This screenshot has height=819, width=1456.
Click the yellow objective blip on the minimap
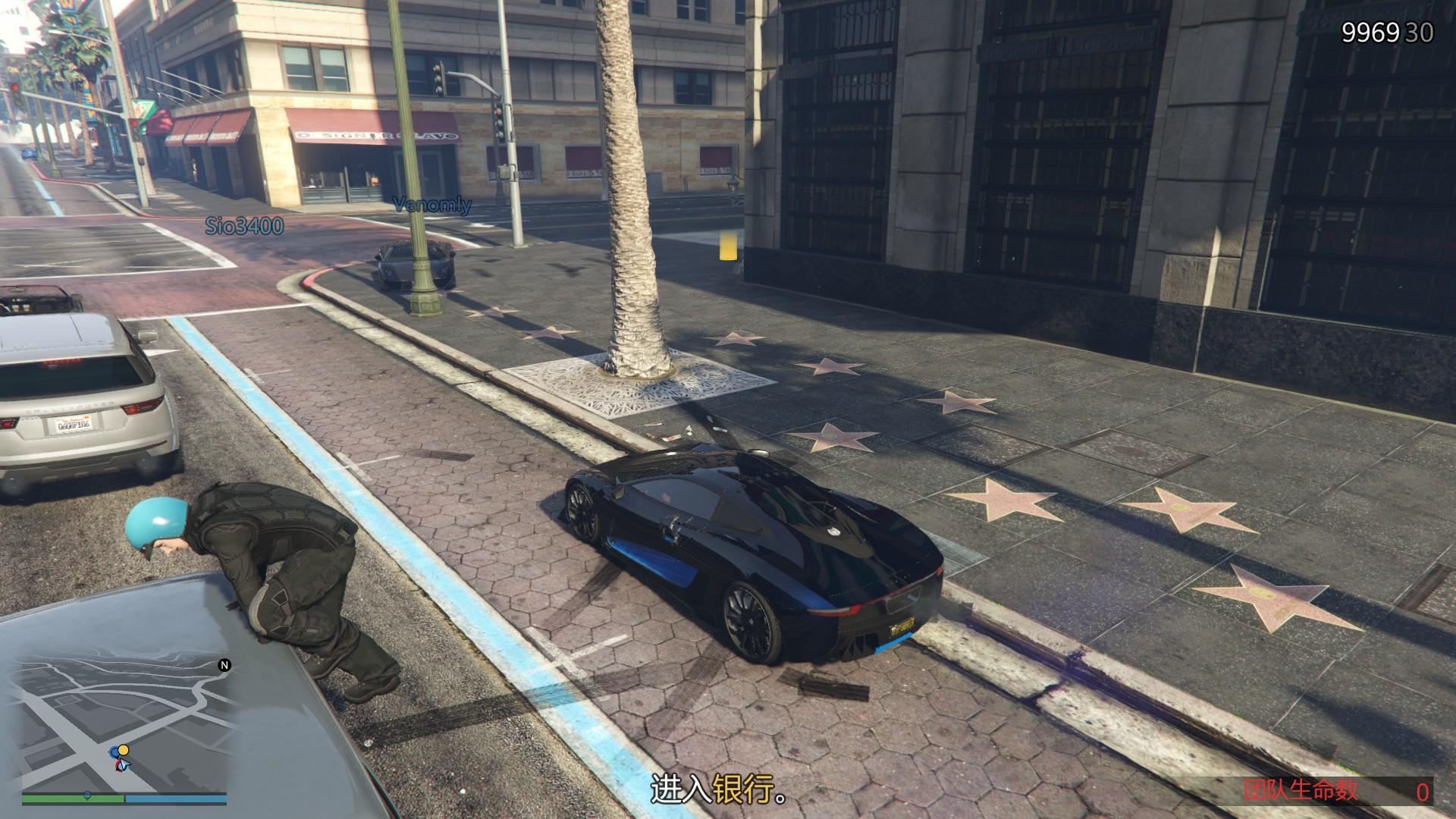point(124,750)
